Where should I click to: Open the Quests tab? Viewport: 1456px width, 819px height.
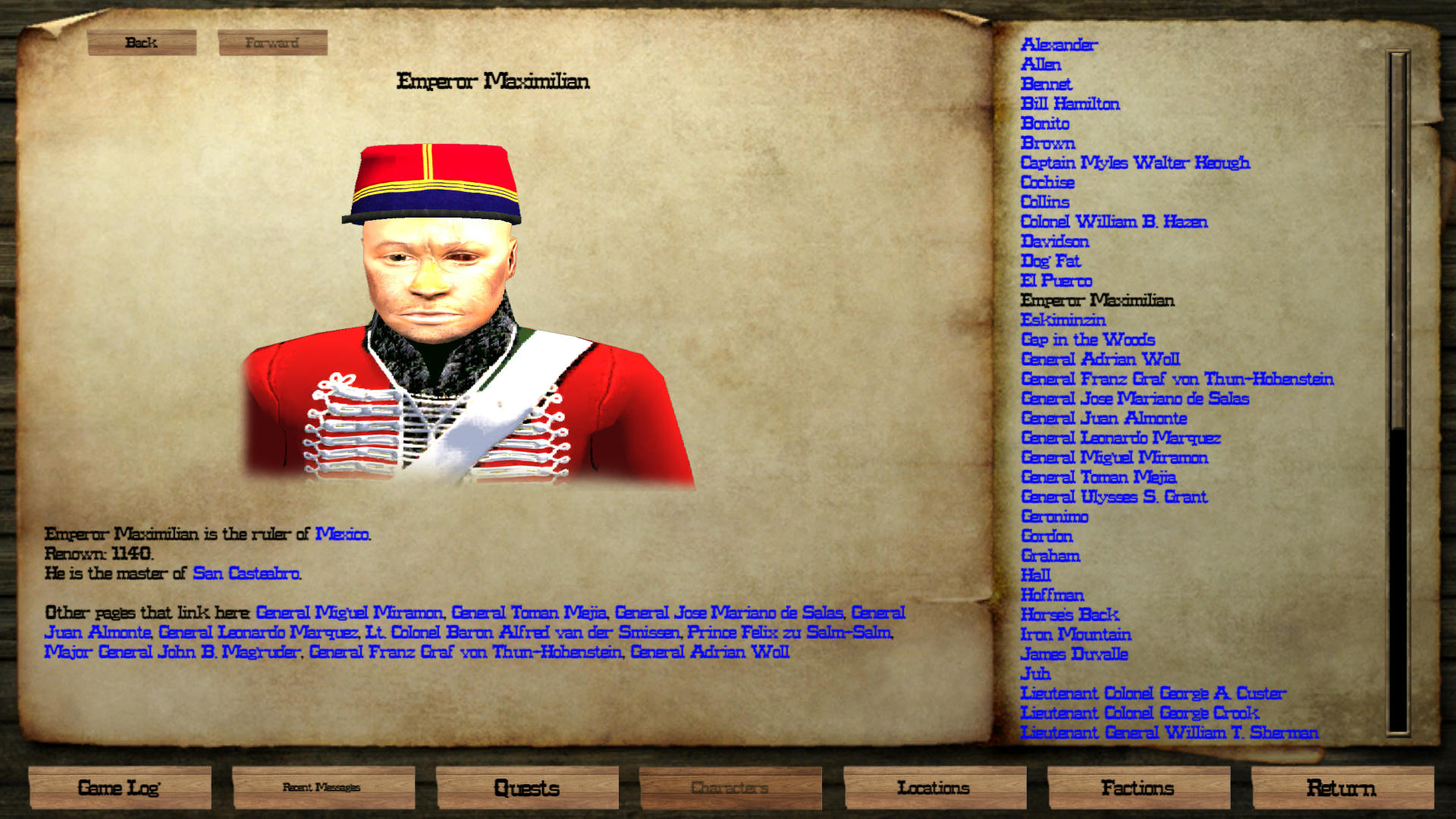point(527,788)
